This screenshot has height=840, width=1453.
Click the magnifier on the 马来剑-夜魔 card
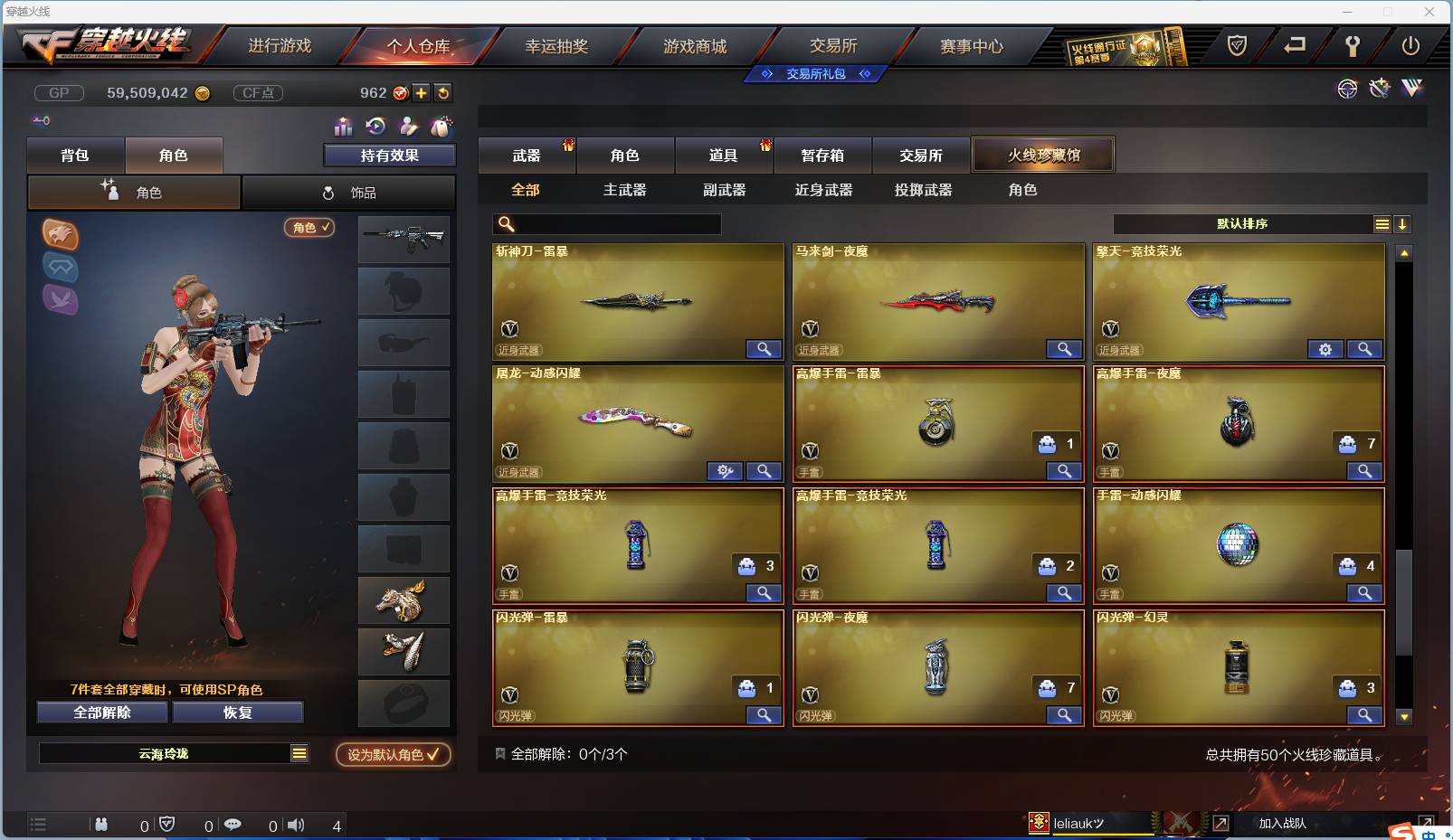click(x=1064, y=349)
